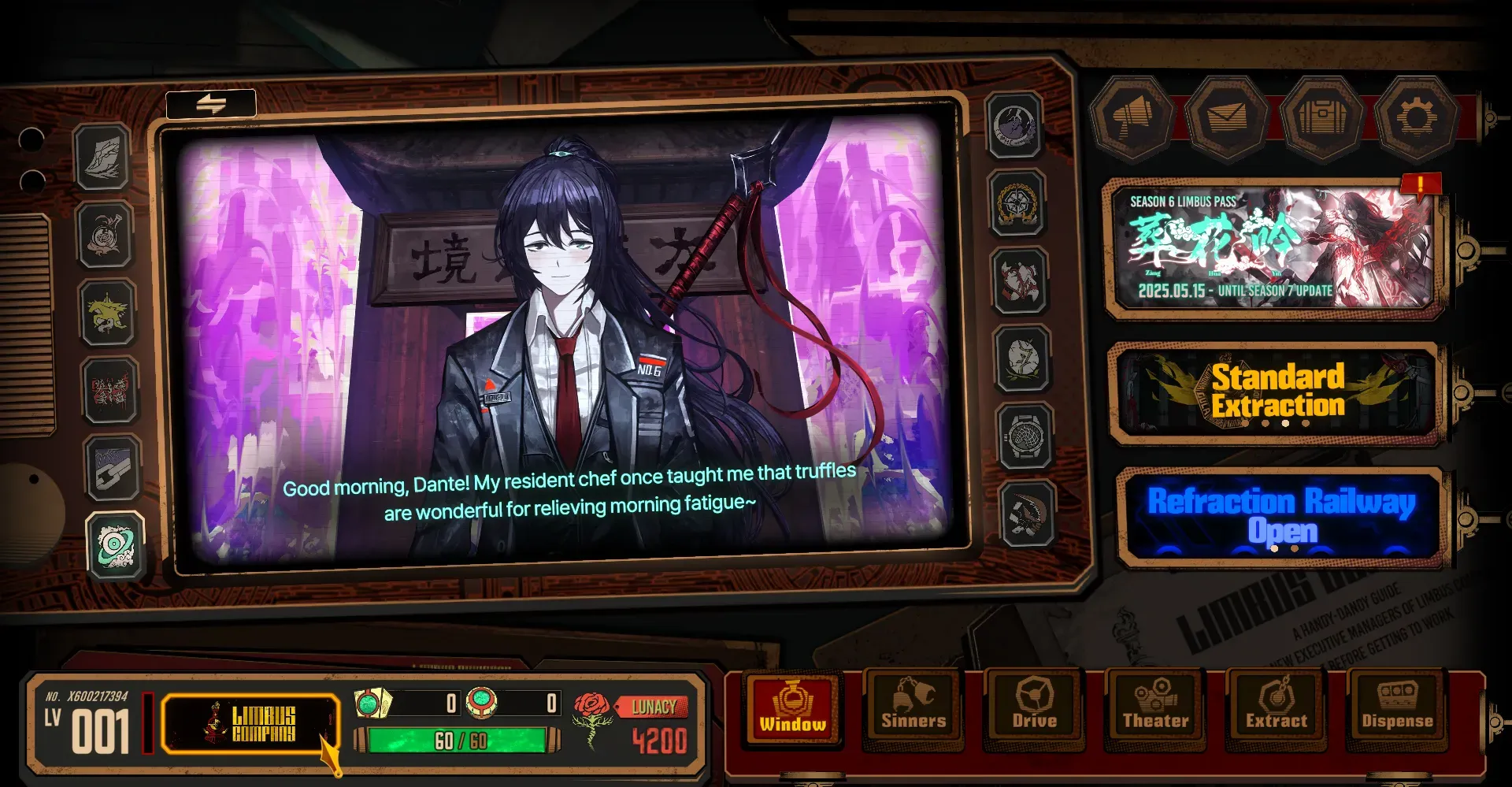1512x787 pixels.
Task: Select the Refraction Railway Open banner
Action: [x=1280, y=516]
